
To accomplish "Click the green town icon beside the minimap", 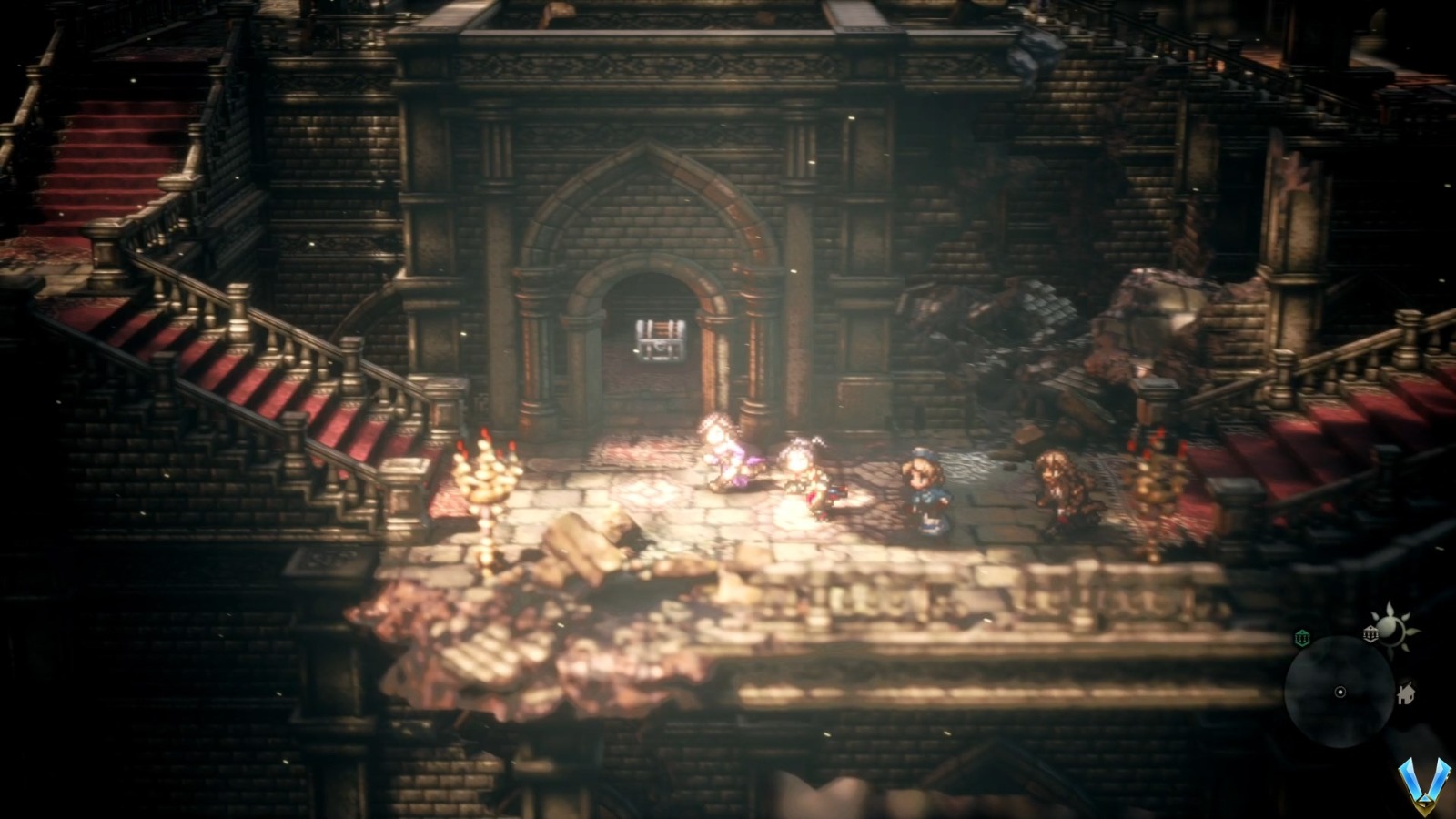I will tap(1302, 637).
